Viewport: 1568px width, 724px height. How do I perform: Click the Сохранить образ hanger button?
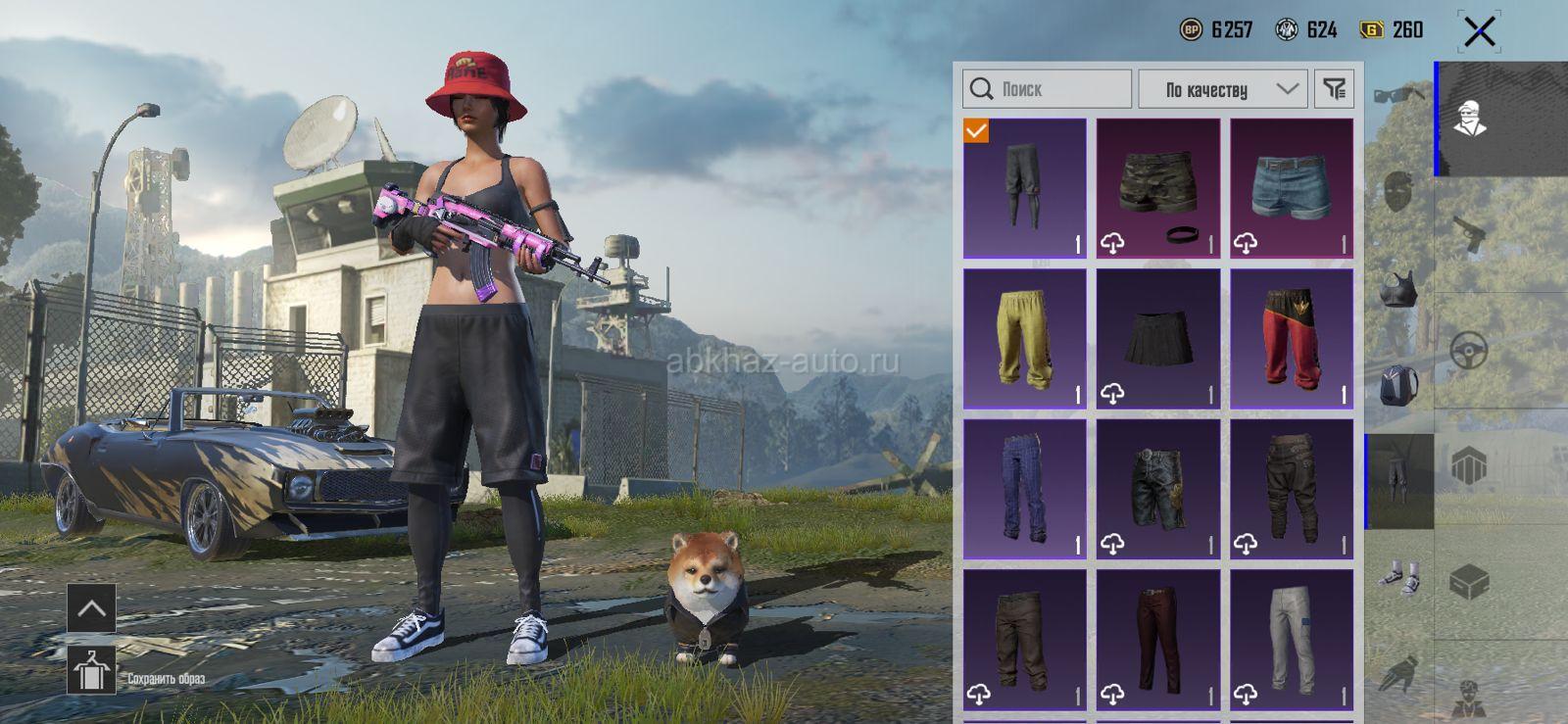pyautogui.click(x=91, y=672)
